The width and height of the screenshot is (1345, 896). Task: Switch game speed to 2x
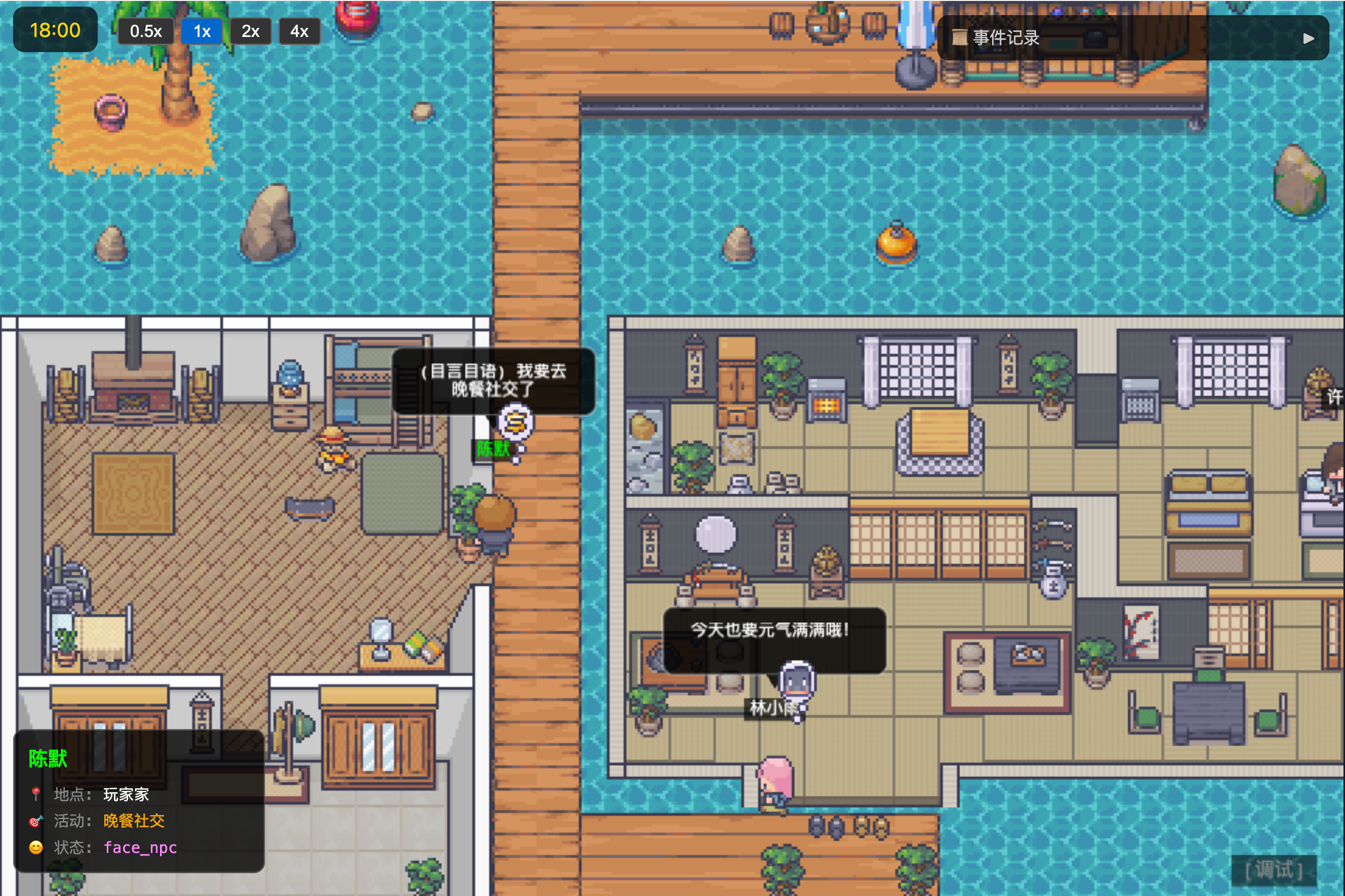click(x=250, y=31)
